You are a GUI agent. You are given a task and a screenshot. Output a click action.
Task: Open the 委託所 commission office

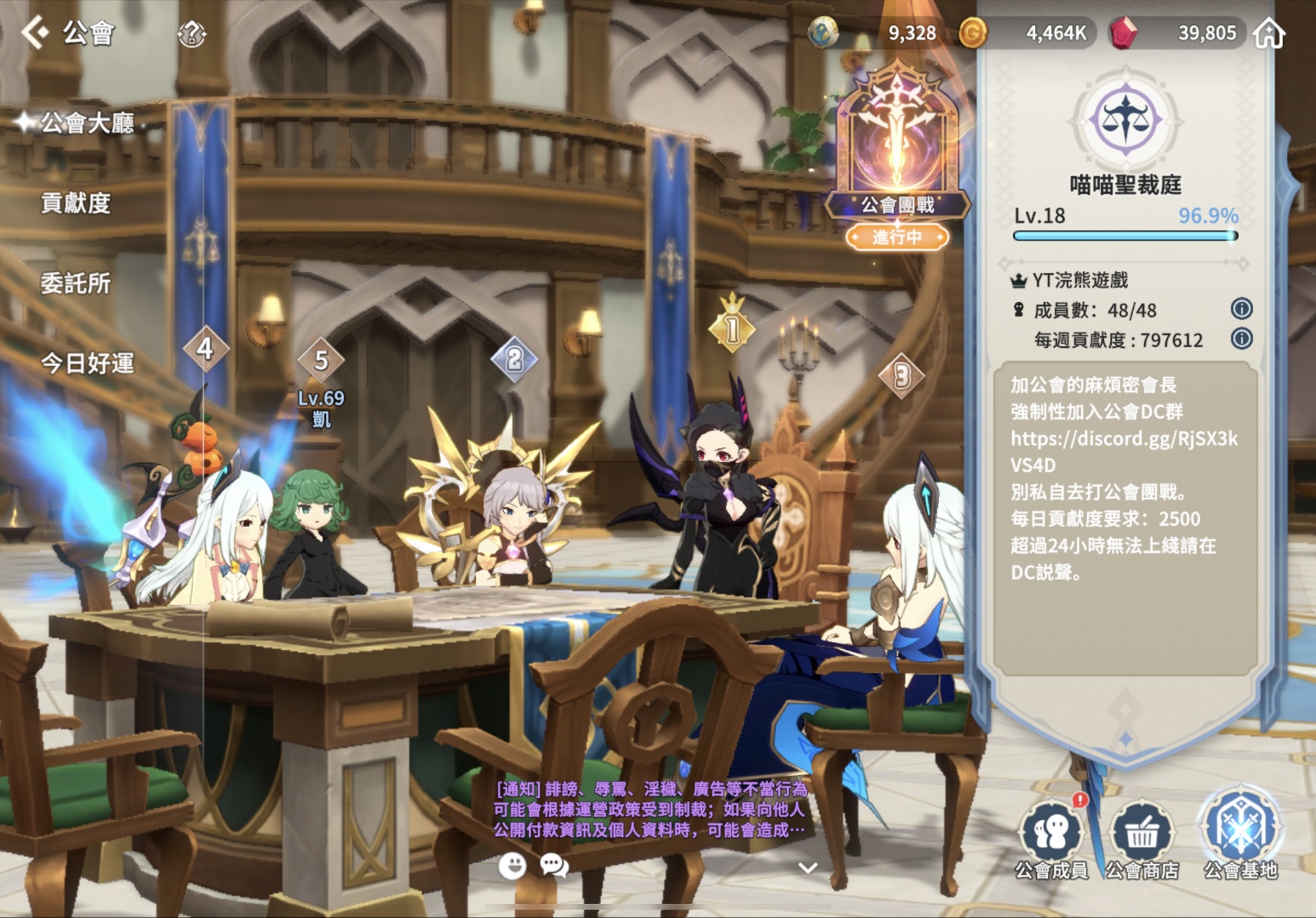point(76,284)
